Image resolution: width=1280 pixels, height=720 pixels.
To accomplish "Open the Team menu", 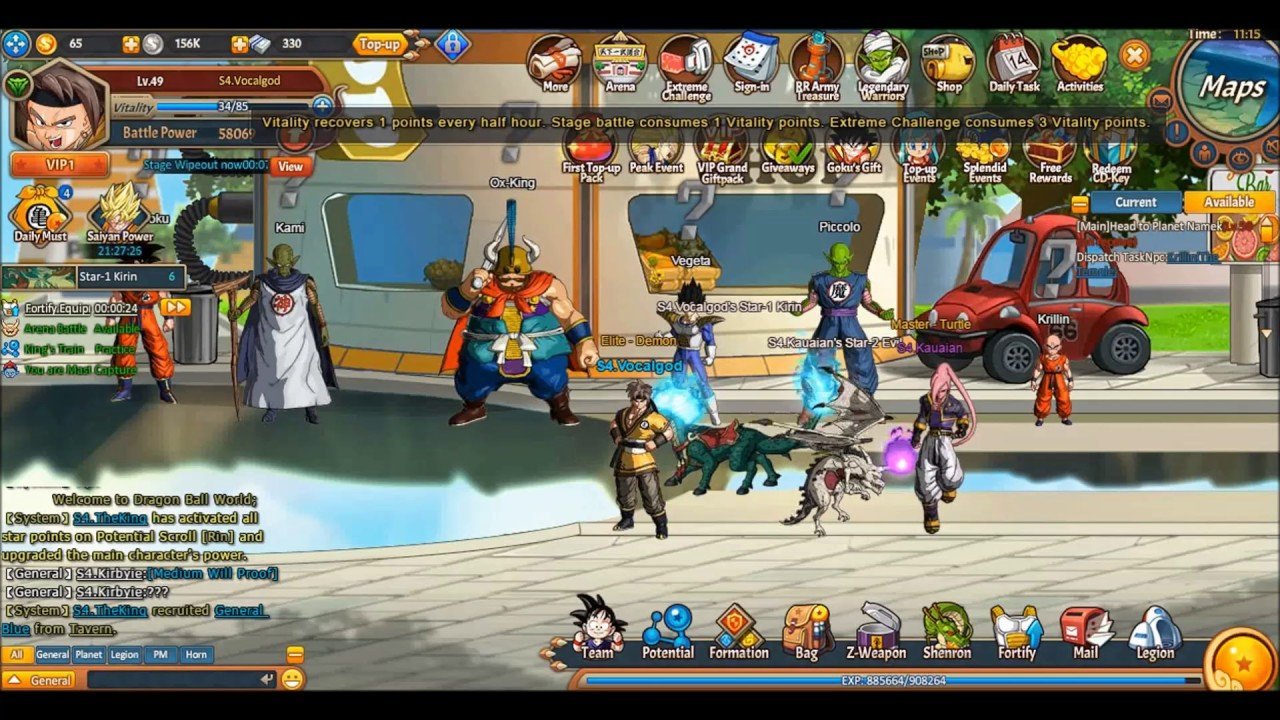I will tap(598, 630).
